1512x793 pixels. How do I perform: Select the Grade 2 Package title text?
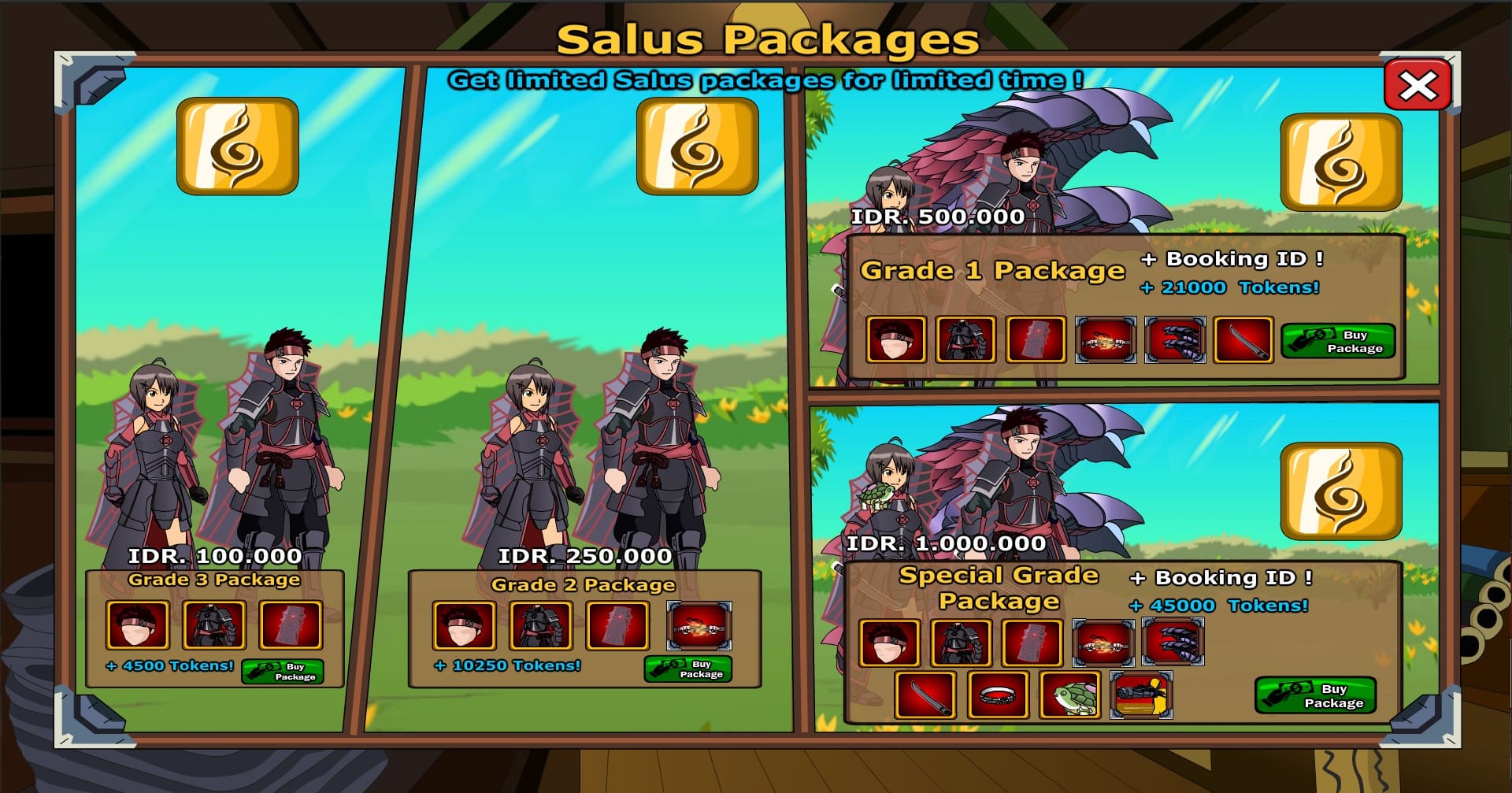(x=581, y=585)
